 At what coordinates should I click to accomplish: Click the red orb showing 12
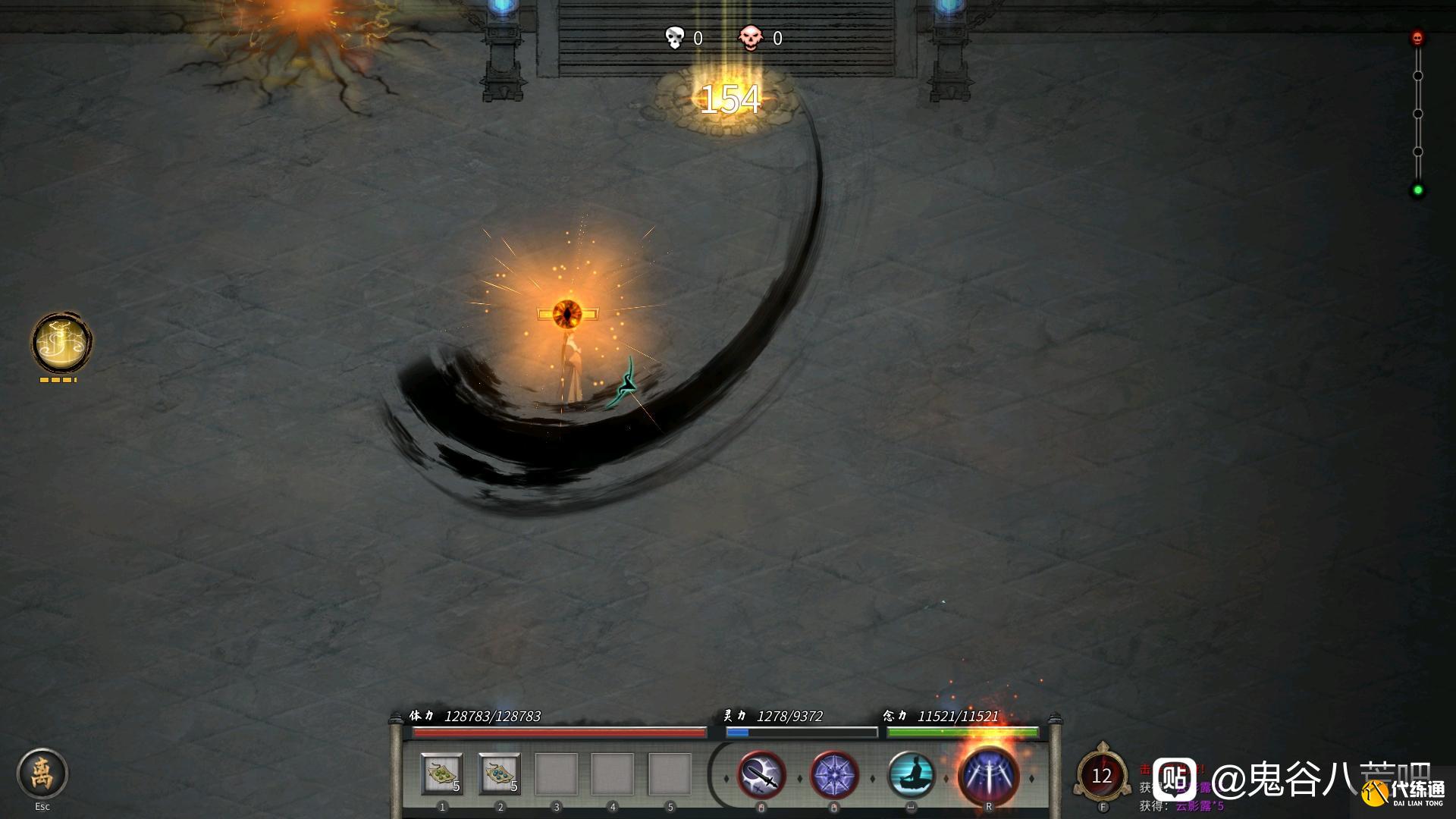[x=1102, y=776]
